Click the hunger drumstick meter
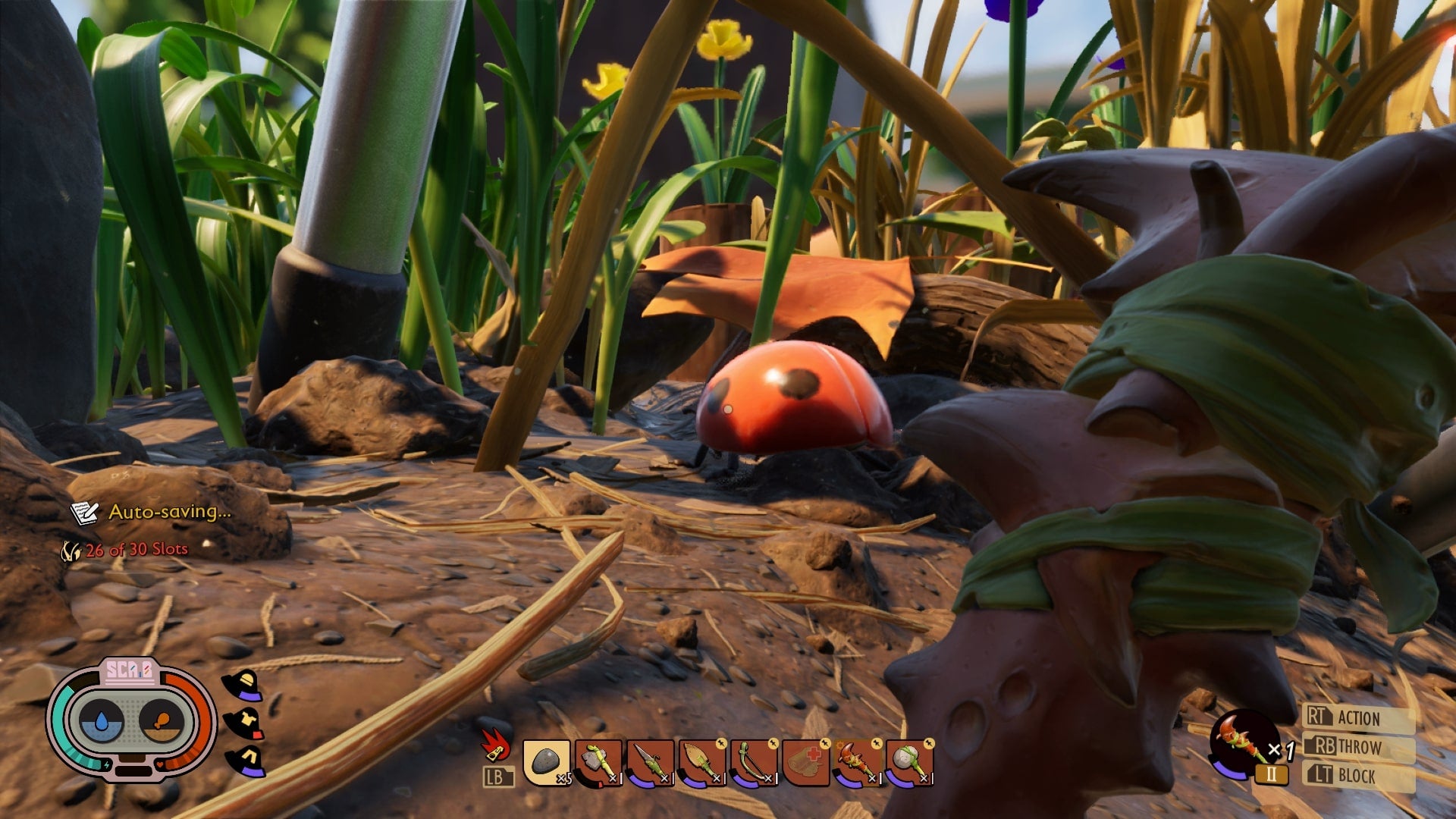The width and height of the screenshot is (1456, 819). 162,720
